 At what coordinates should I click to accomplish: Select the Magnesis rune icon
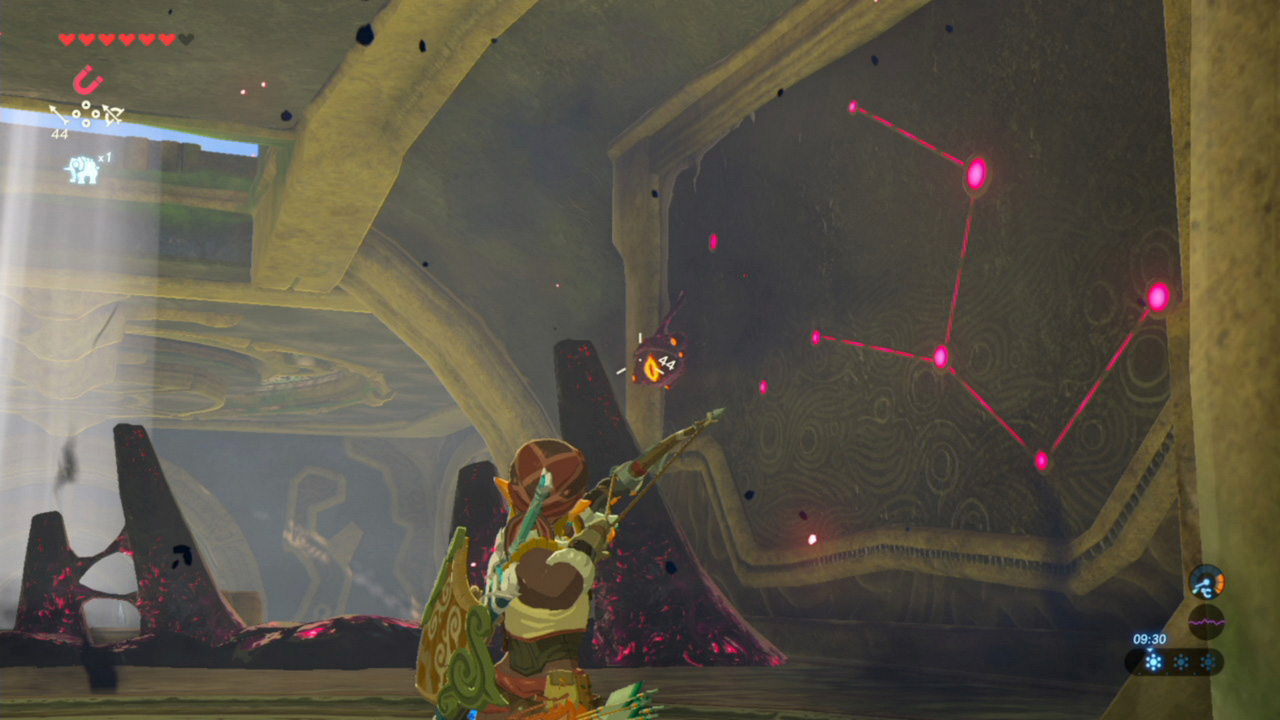coord(88,79)
